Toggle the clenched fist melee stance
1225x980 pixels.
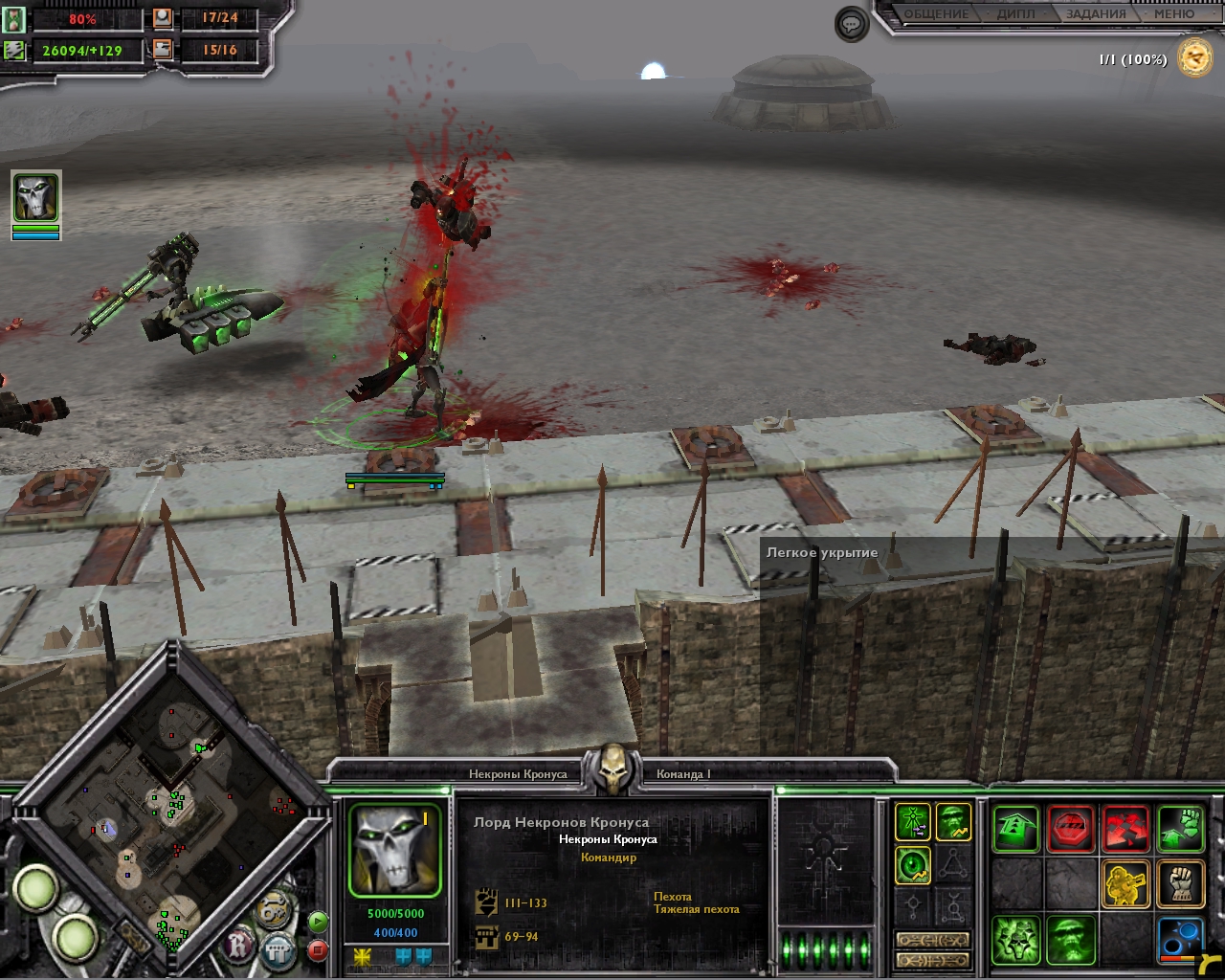(x=1180, y=884)
